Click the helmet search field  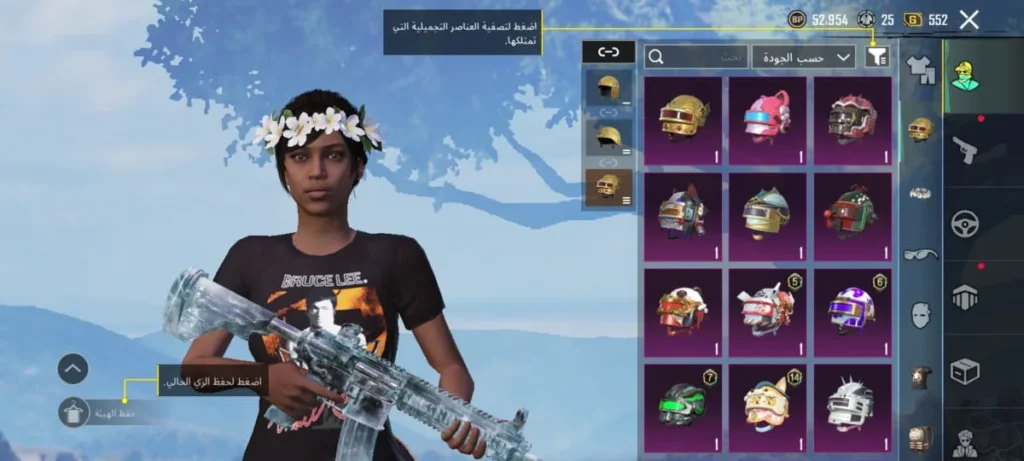[696, 57]
